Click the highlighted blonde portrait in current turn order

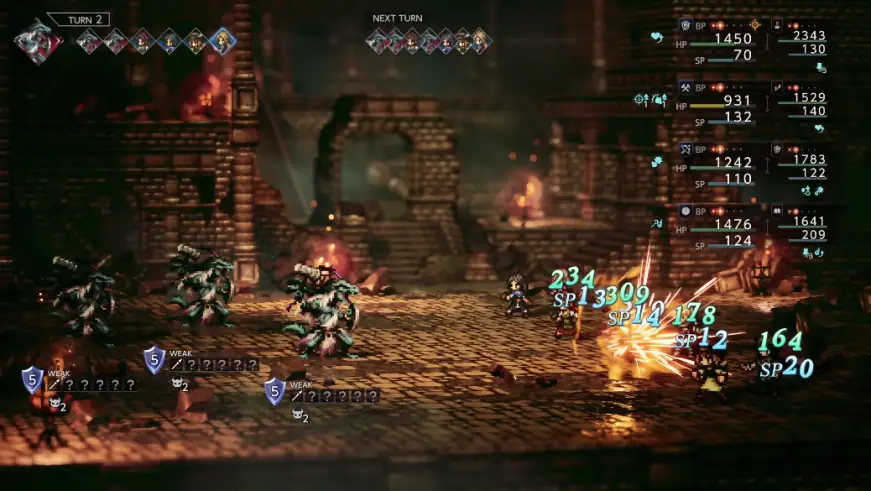pyautogui.click(x=221, y=41)
